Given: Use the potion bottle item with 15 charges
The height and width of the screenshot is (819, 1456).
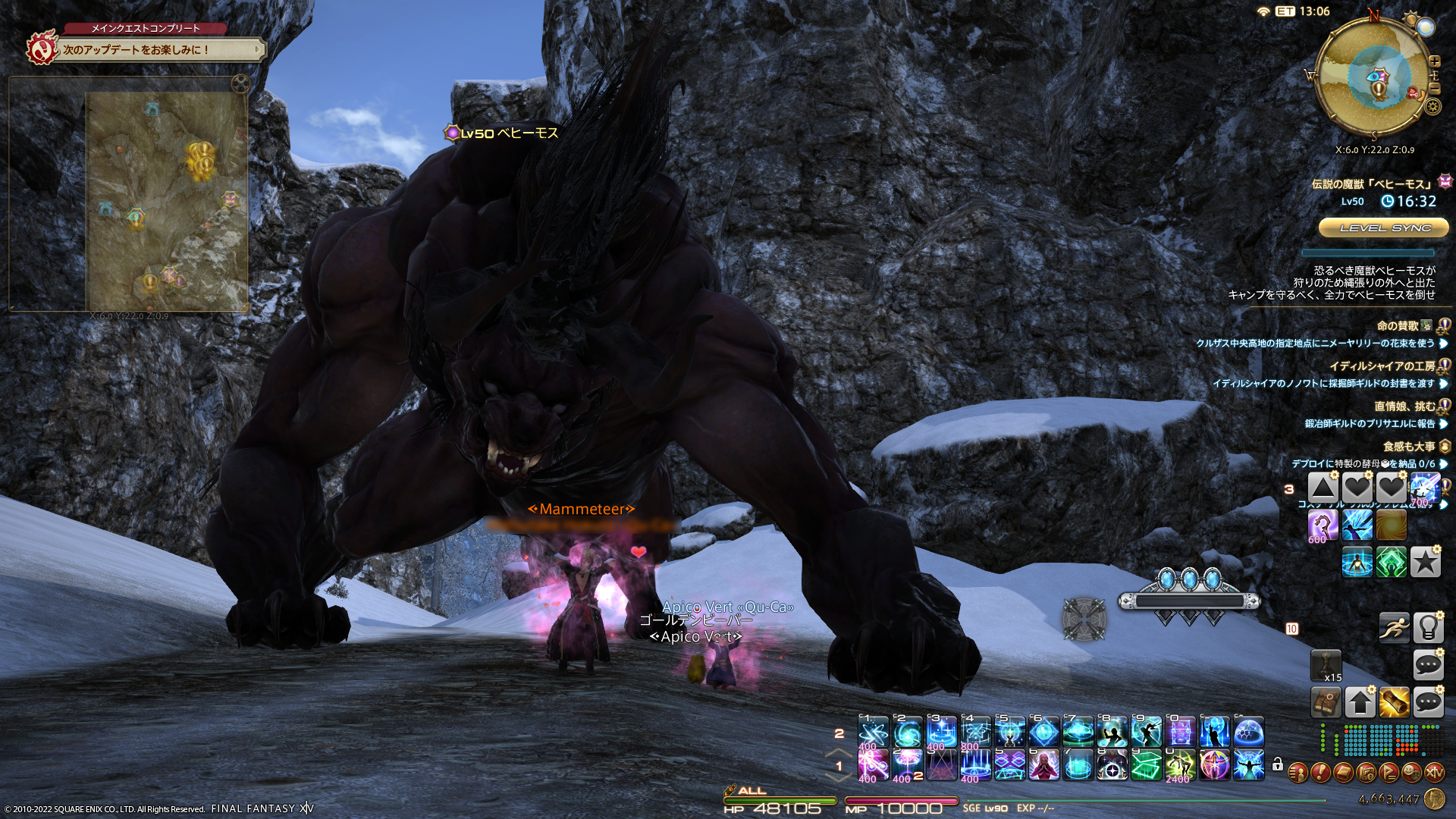Looking at the screenshot, I should [1326, 665].
